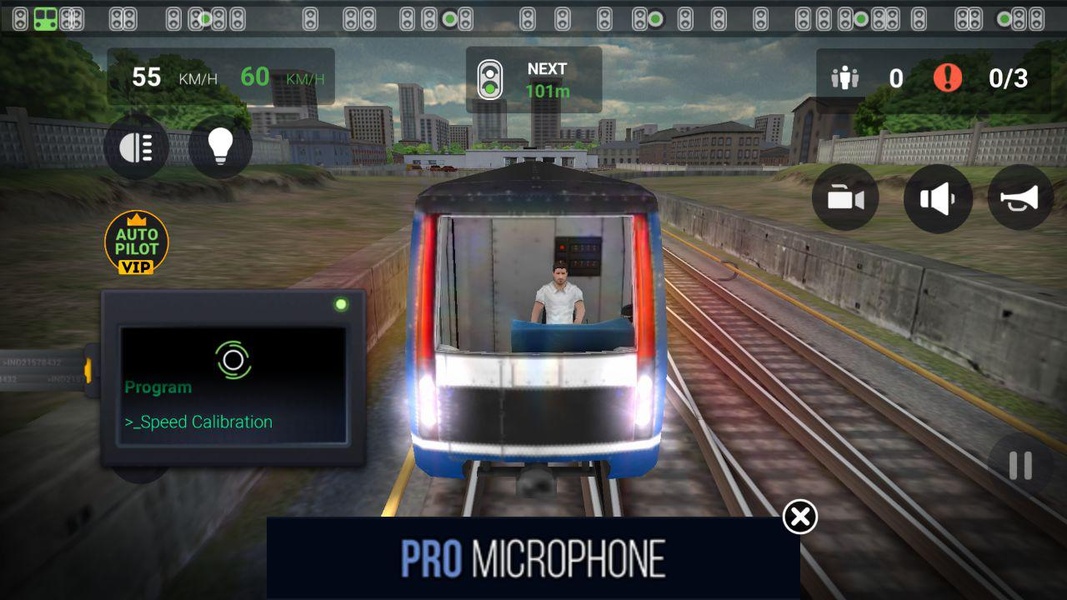Switch on the cabin light bulb

pyautogui.click(x=220, y=147)
